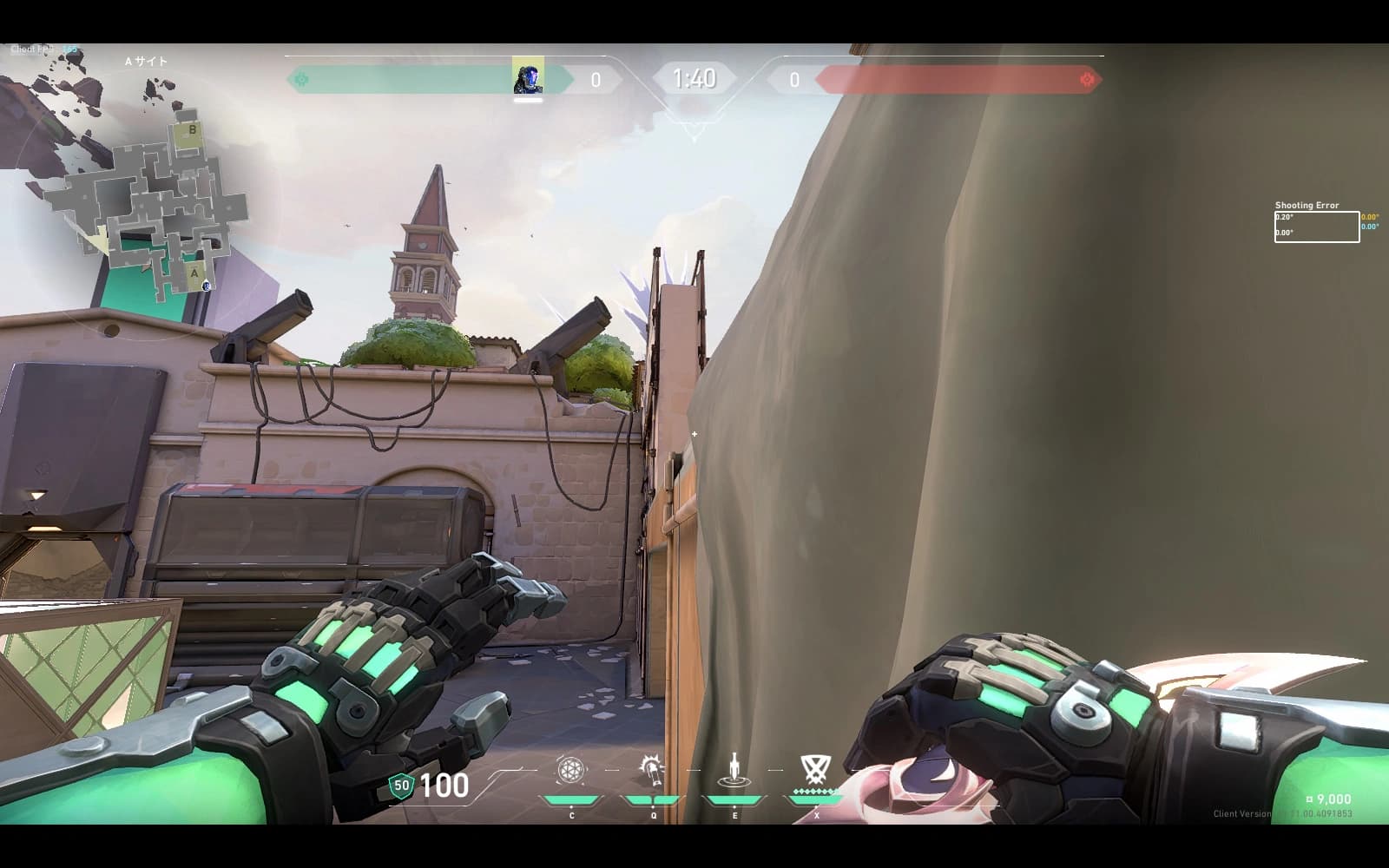Click the shield armor icon showing 50
Image resolution: width=1389 pixels, height=868 pixels.
click(x=401, y=786)
